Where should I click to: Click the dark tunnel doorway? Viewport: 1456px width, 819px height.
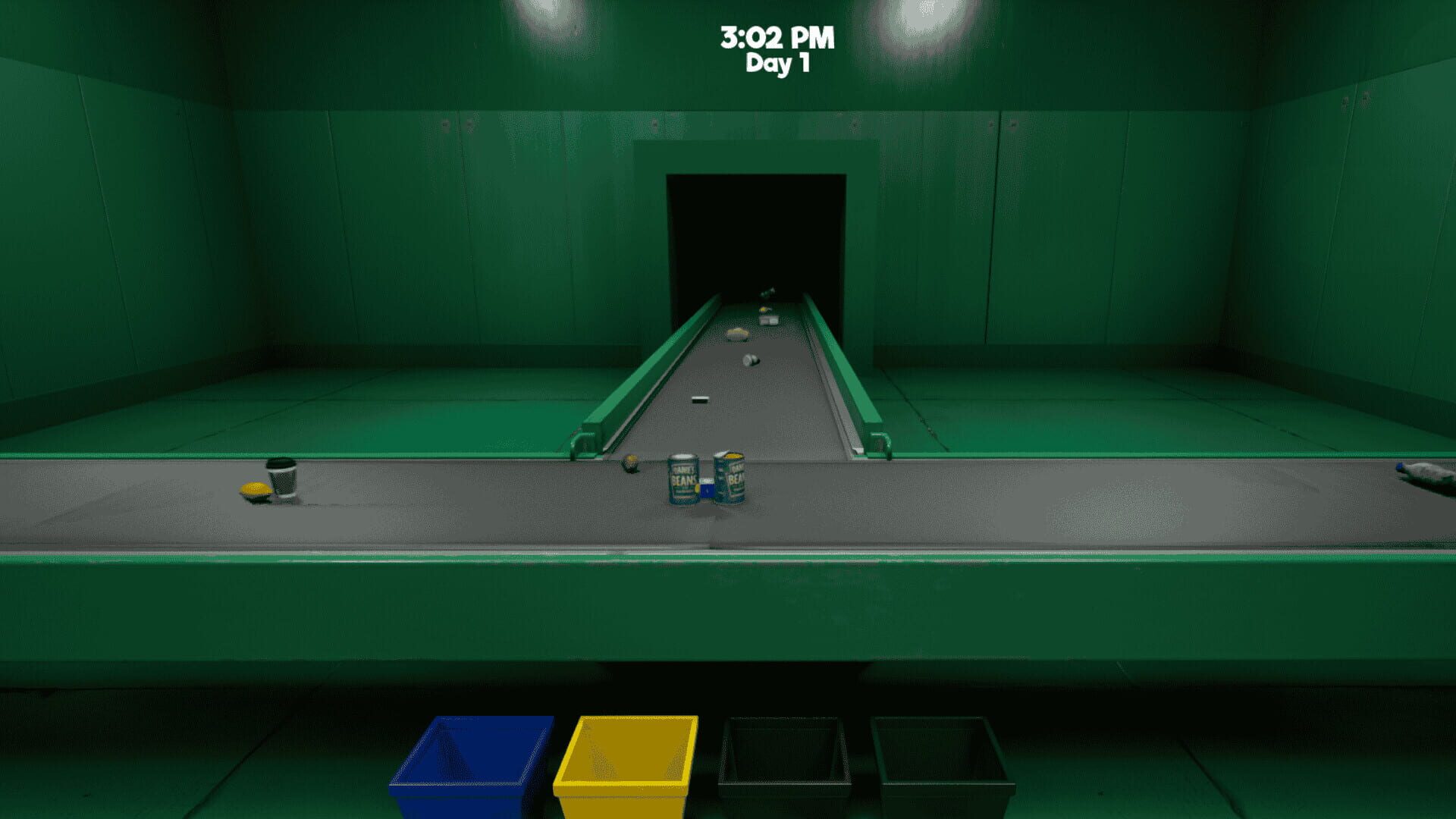756,227
